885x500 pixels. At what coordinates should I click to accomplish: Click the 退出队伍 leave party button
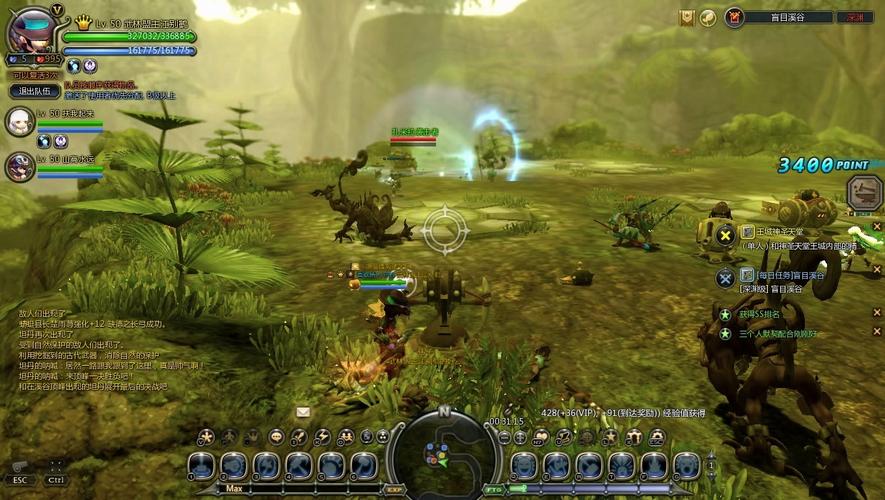point(30,91)
